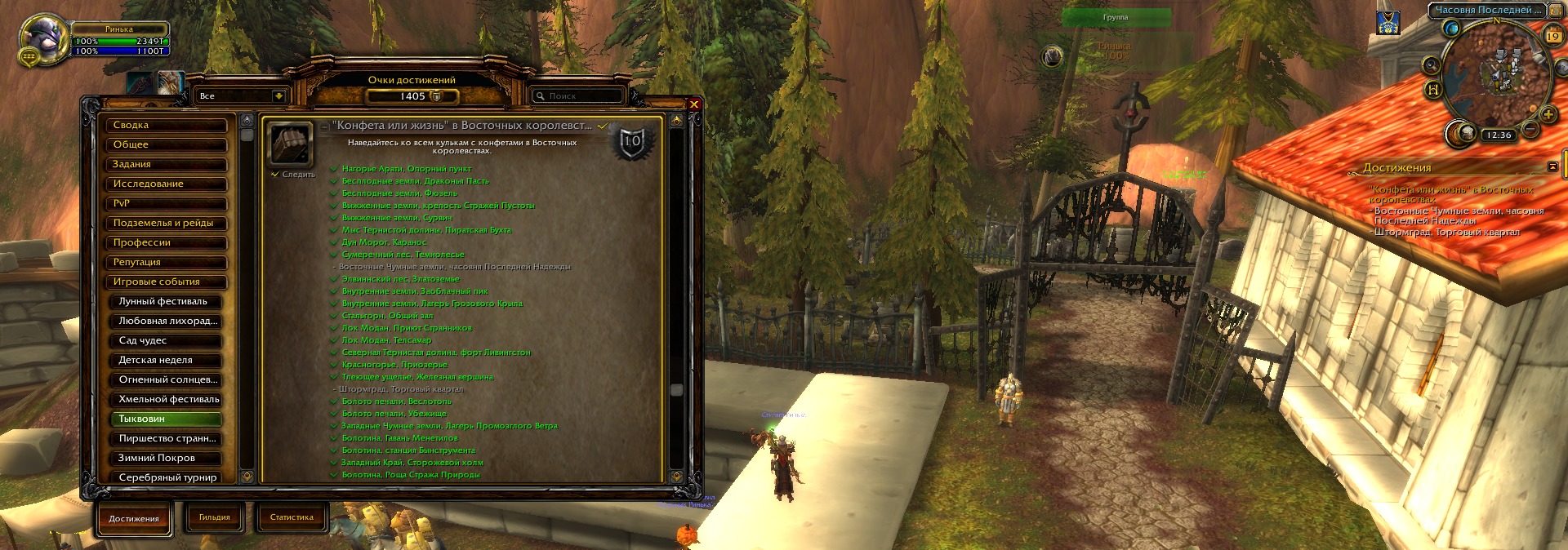Close the achievements window
This screenshot has height=550, width=1568.
coord(694,104)
